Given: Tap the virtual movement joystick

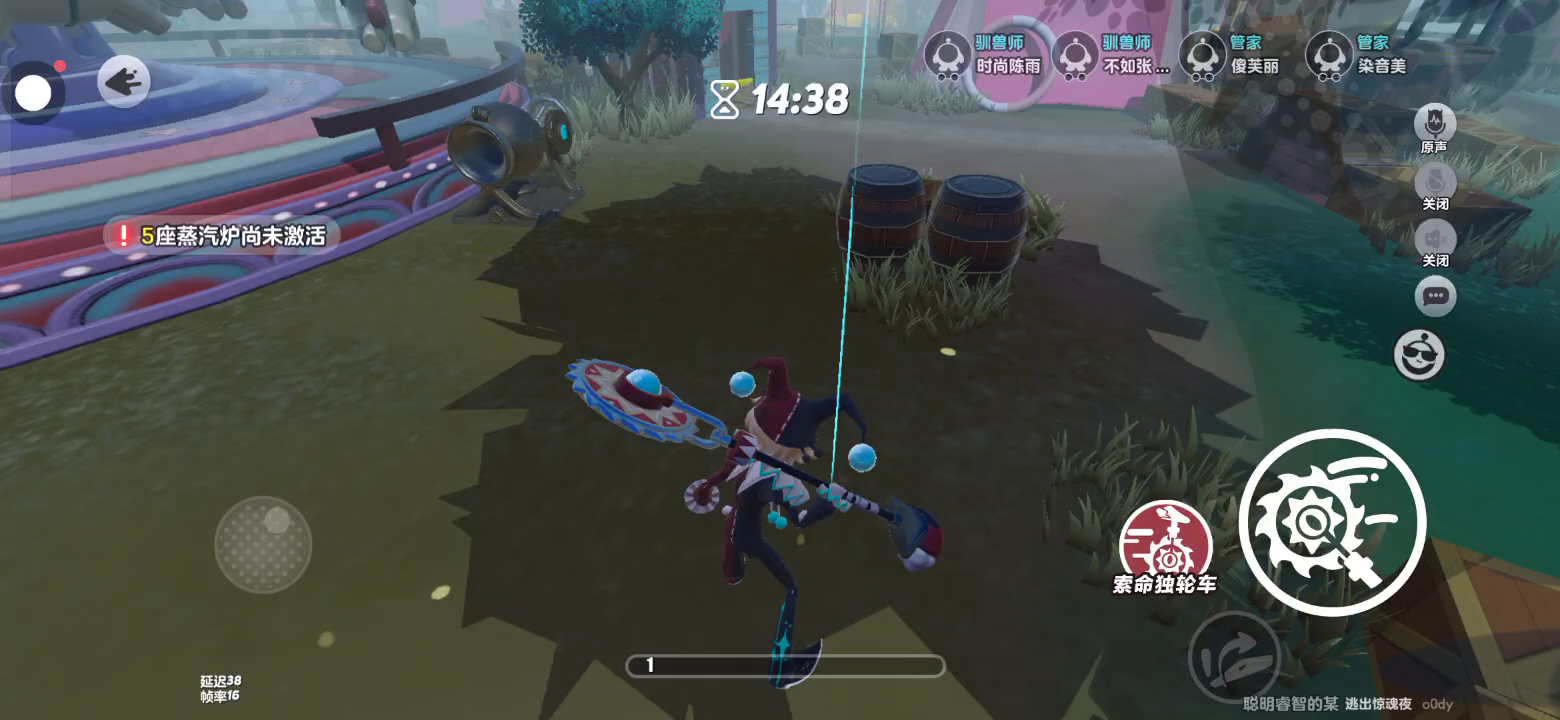Looking at the screenshot, I should tap(263, 544).
